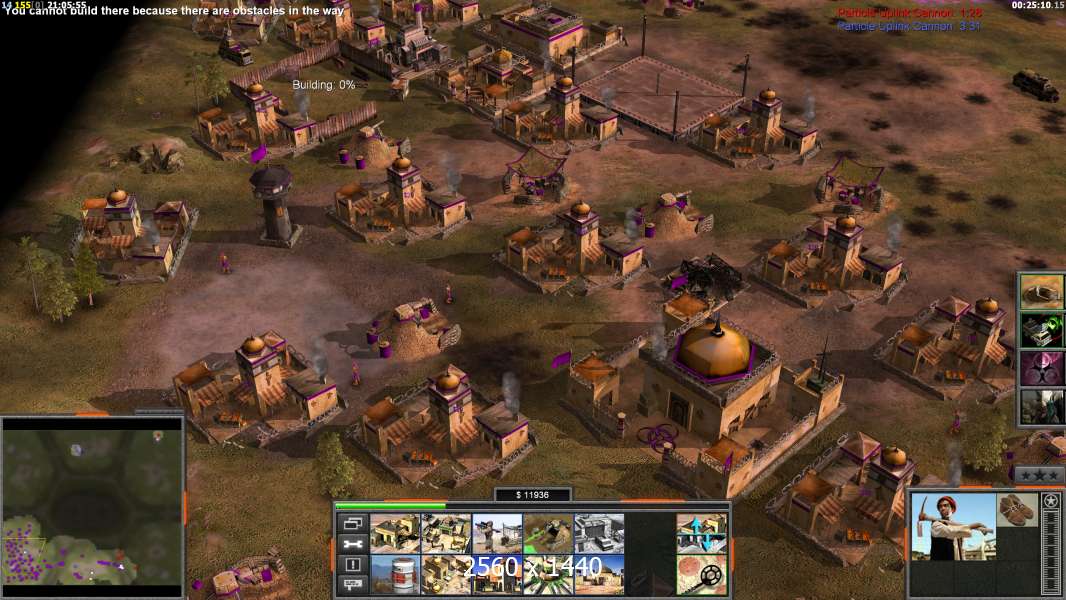Click the overlapping windows button on command bar
This screenshot has height=600, width=1066.
[x=351, y=524]
